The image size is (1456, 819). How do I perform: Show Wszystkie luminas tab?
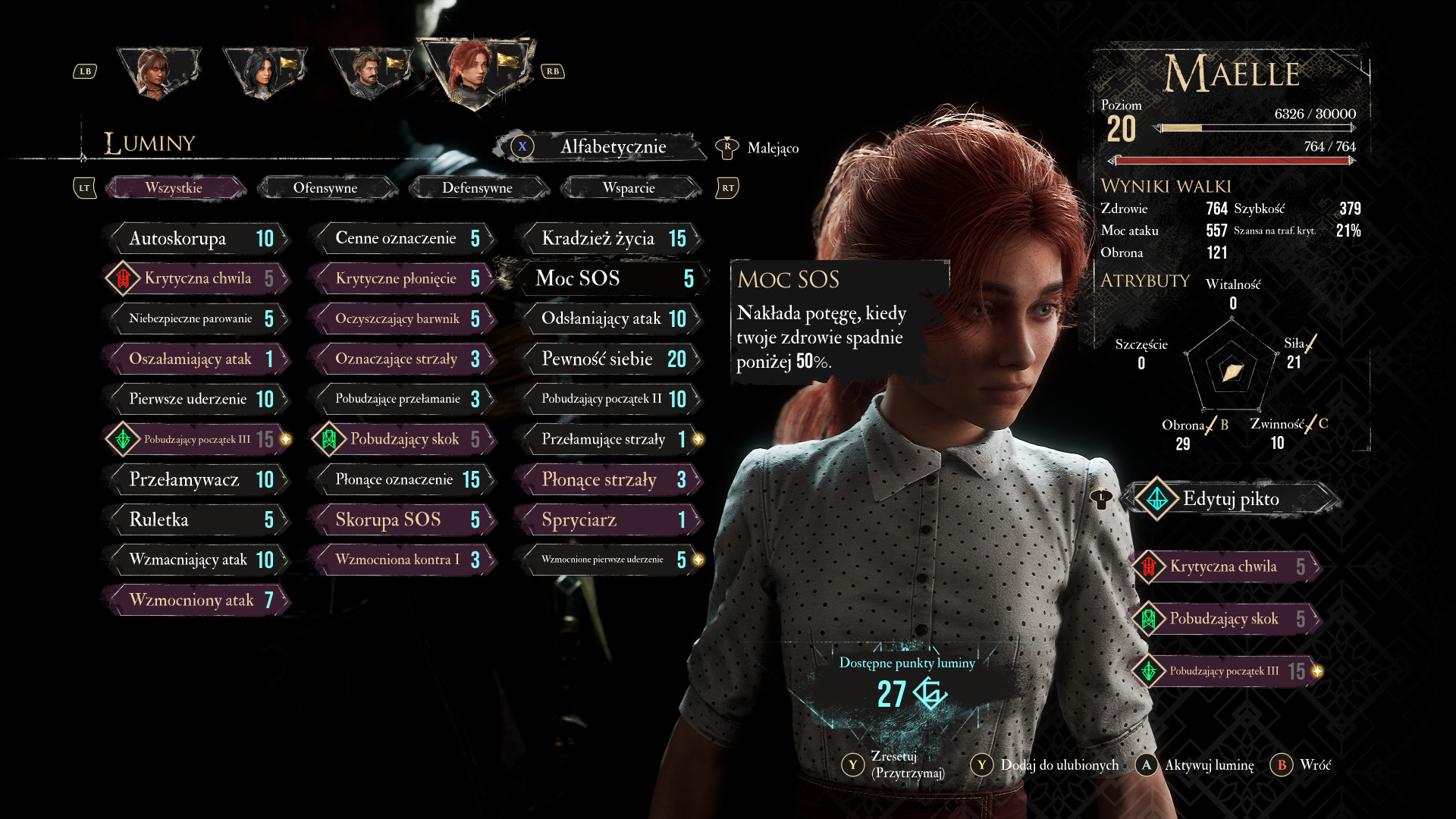(x=174, y=188)
